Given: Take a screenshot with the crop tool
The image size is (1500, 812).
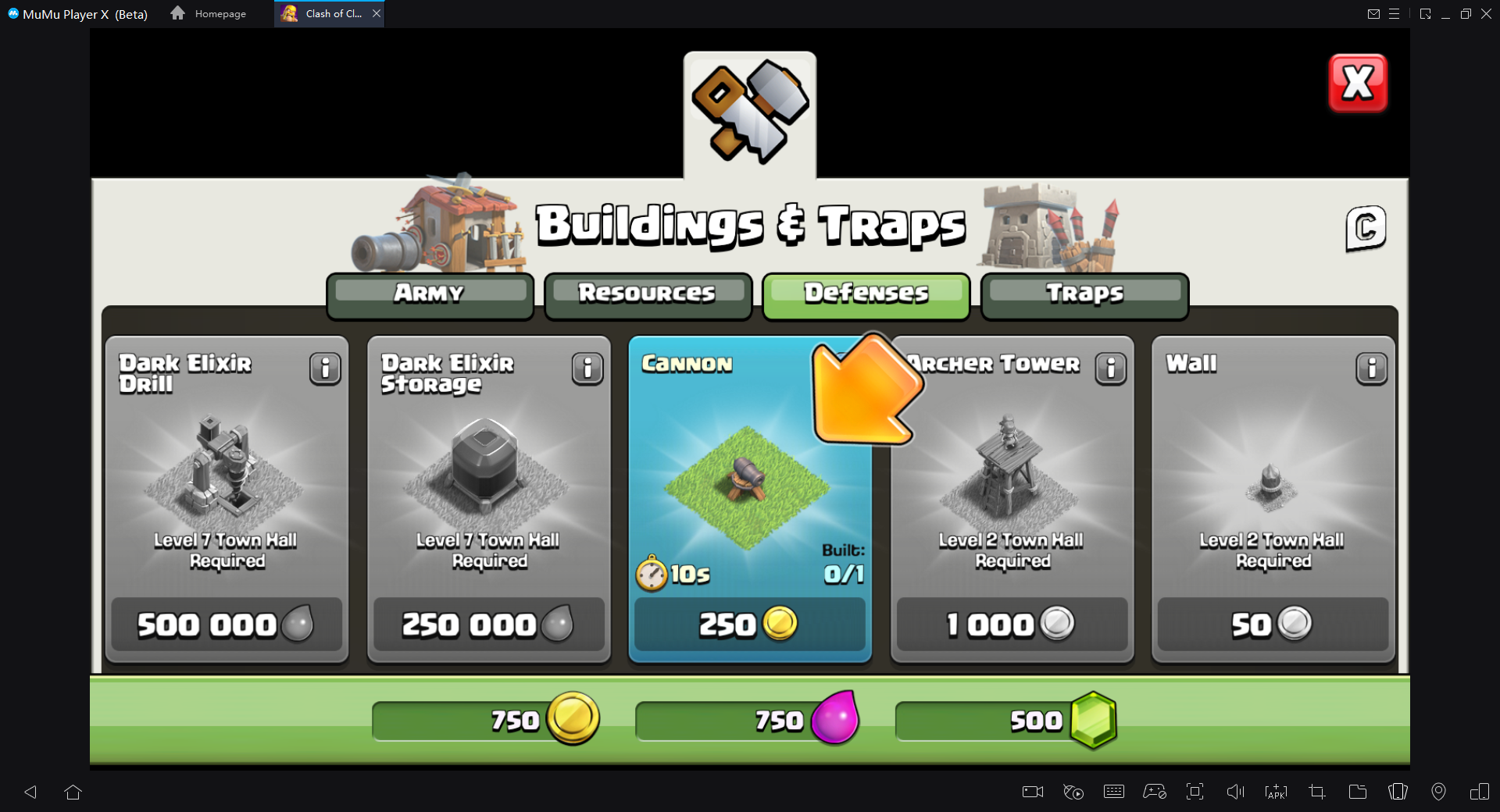Looking at the screenshot, I should [1316, 792].
